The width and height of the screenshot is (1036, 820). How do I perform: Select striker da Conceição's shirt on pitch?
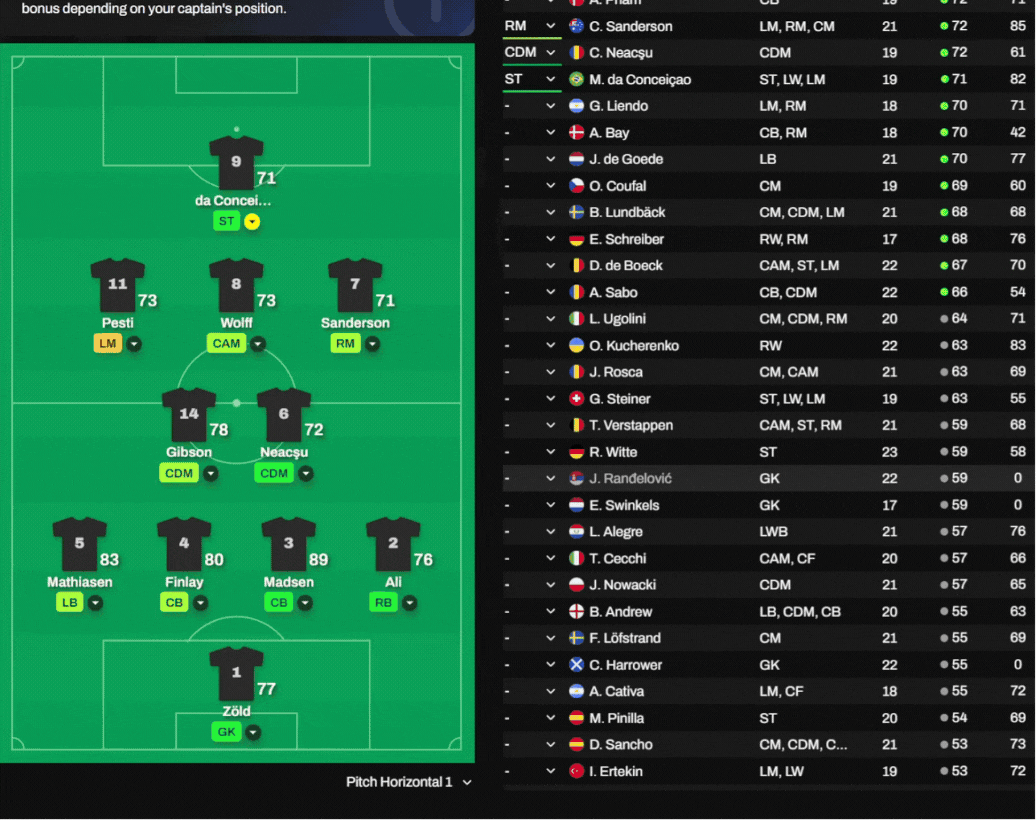pyautogui.click(x=236, y=164)
